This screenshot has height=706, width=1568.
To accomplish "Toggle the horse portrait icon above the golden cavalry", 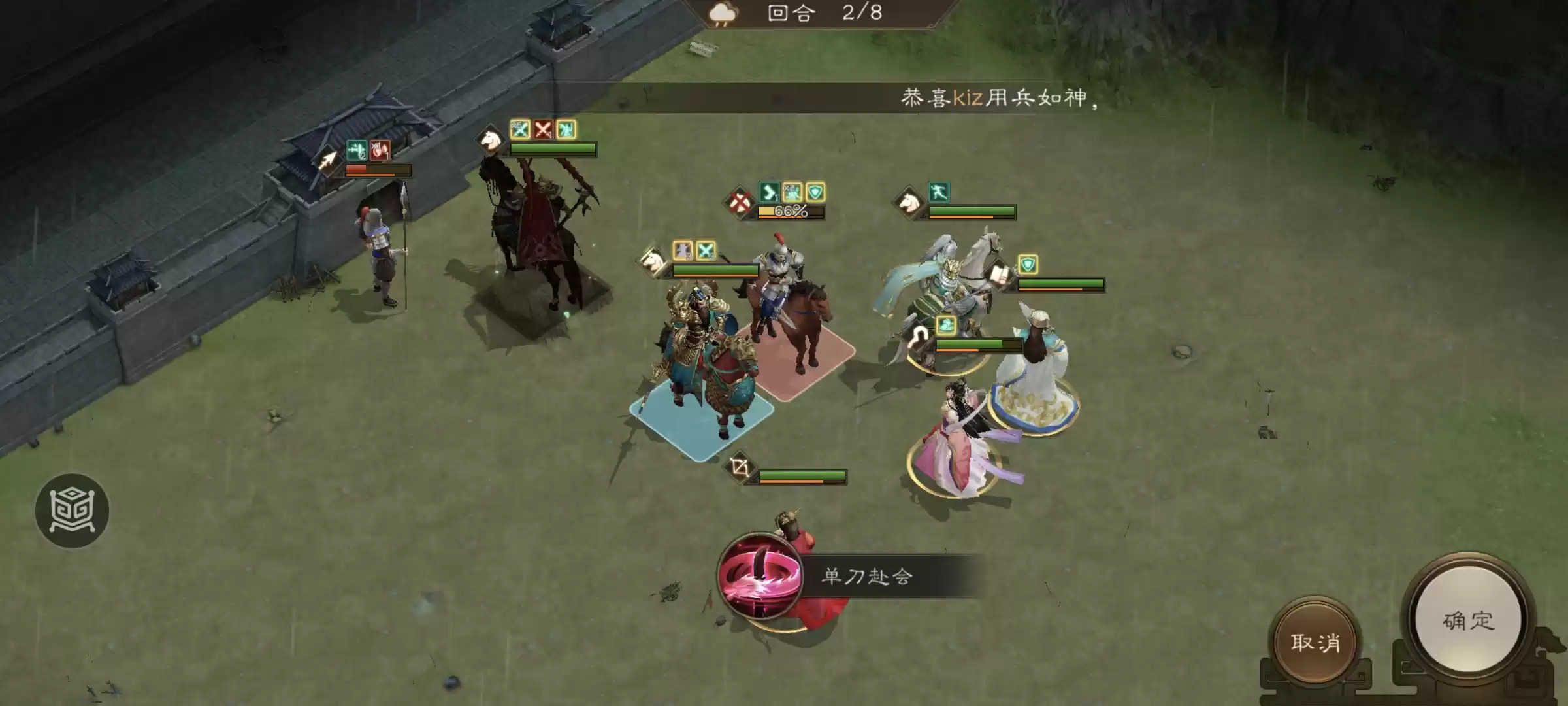I will coord(651,261).
